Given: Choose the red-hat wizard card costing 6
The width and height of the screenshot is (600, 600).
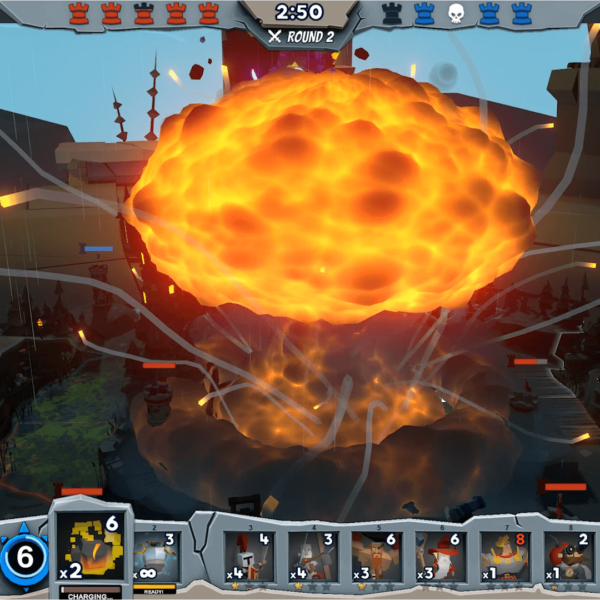Looking at the screenshot, I should [441, 557].
